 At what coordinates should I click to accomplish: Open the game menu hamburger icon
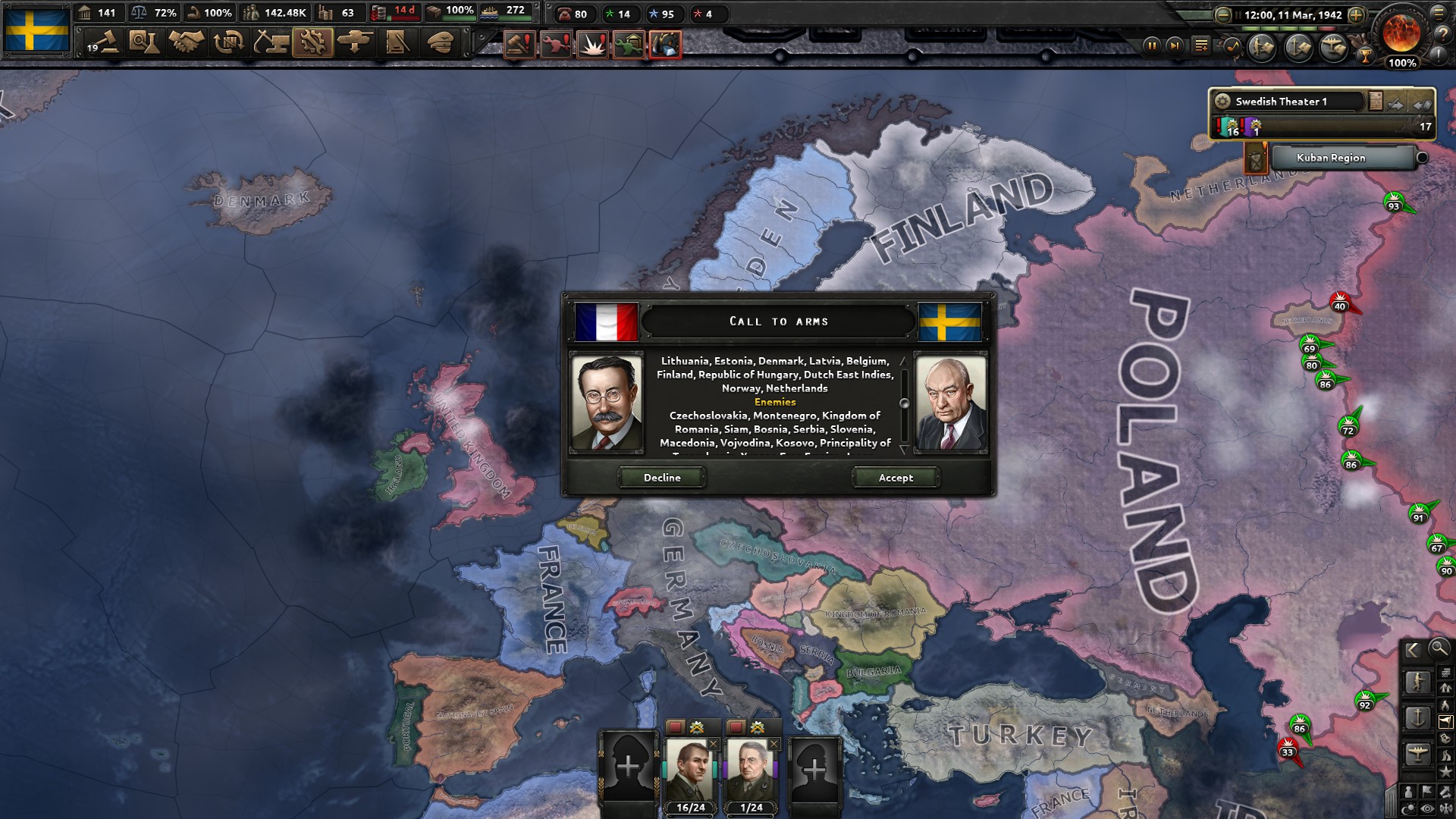[x=1438, y=14]
